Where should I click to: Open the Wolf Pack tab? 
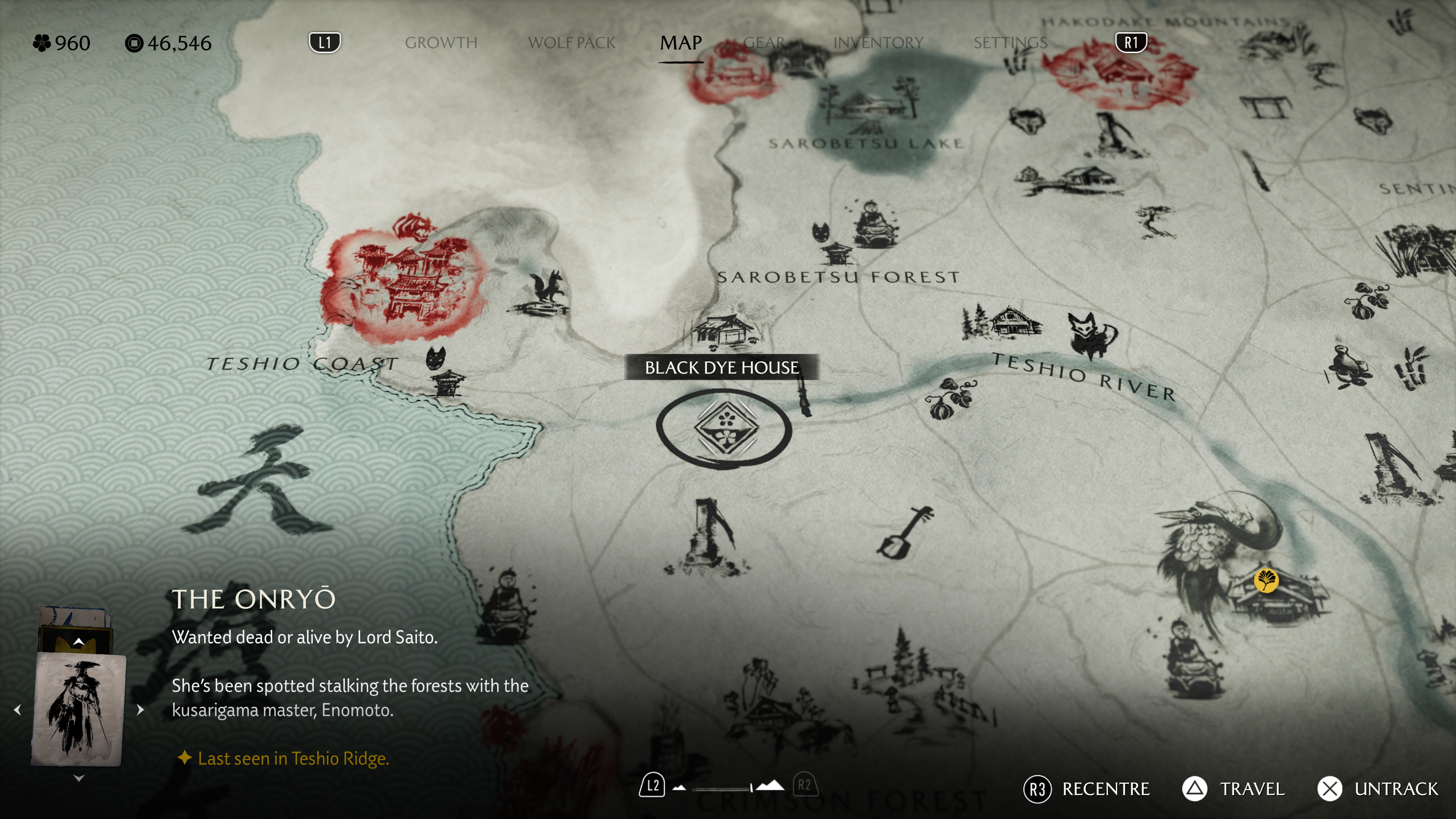pos(571,43)
